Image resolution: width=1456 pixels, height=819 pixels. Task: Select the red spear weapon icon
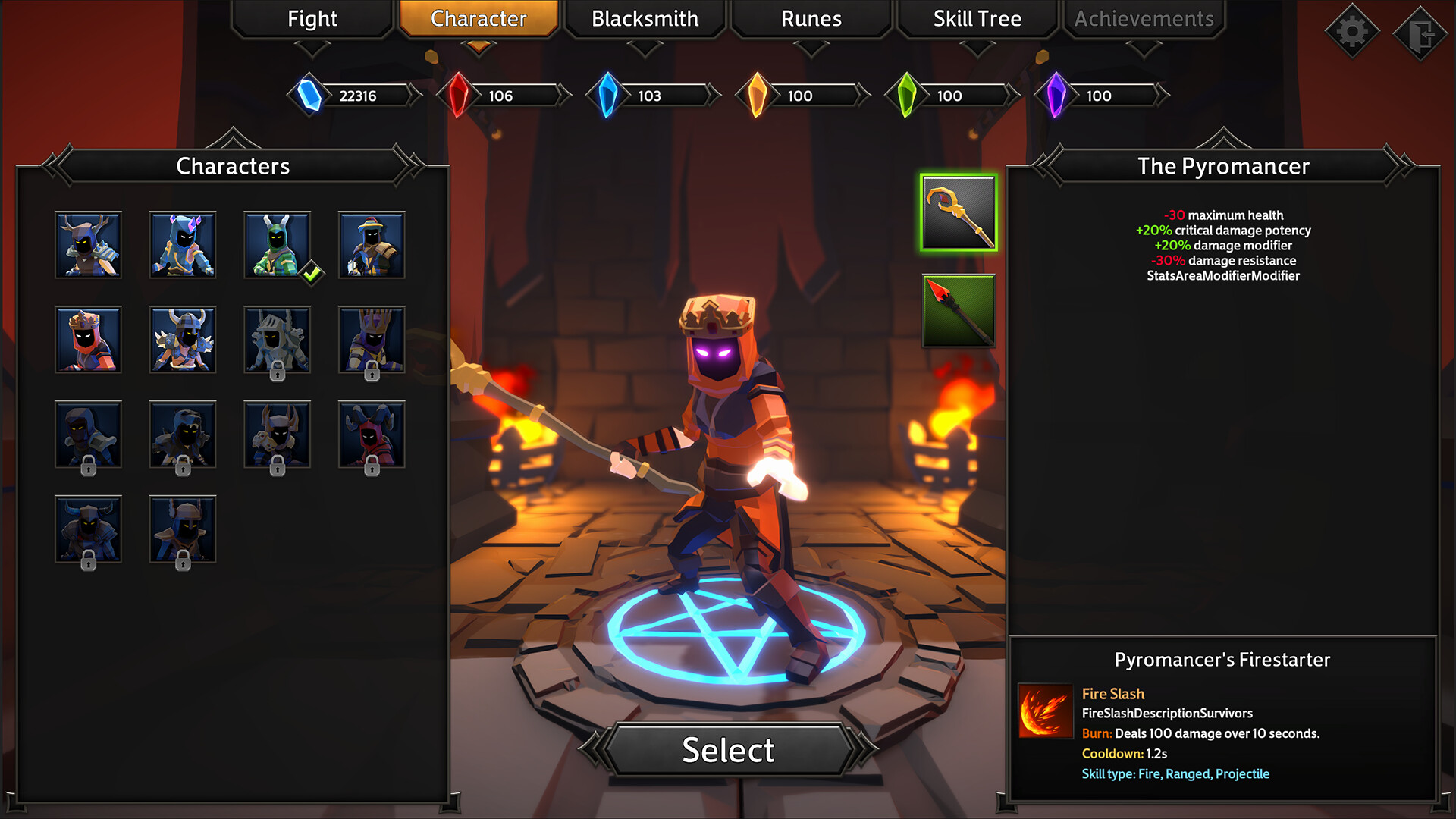click(x=958, y=311)
